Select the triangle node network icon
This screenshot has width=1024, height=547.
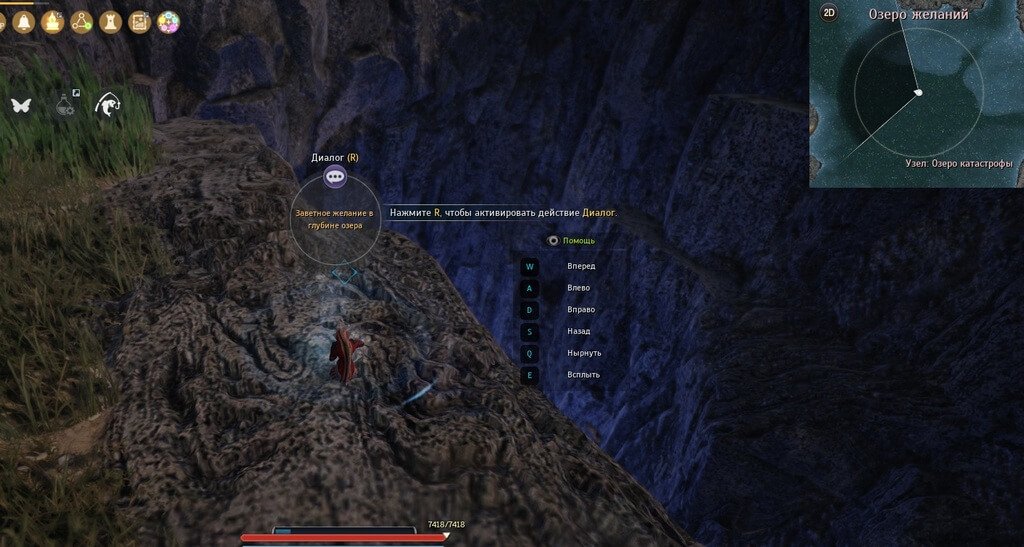[82, 21]
